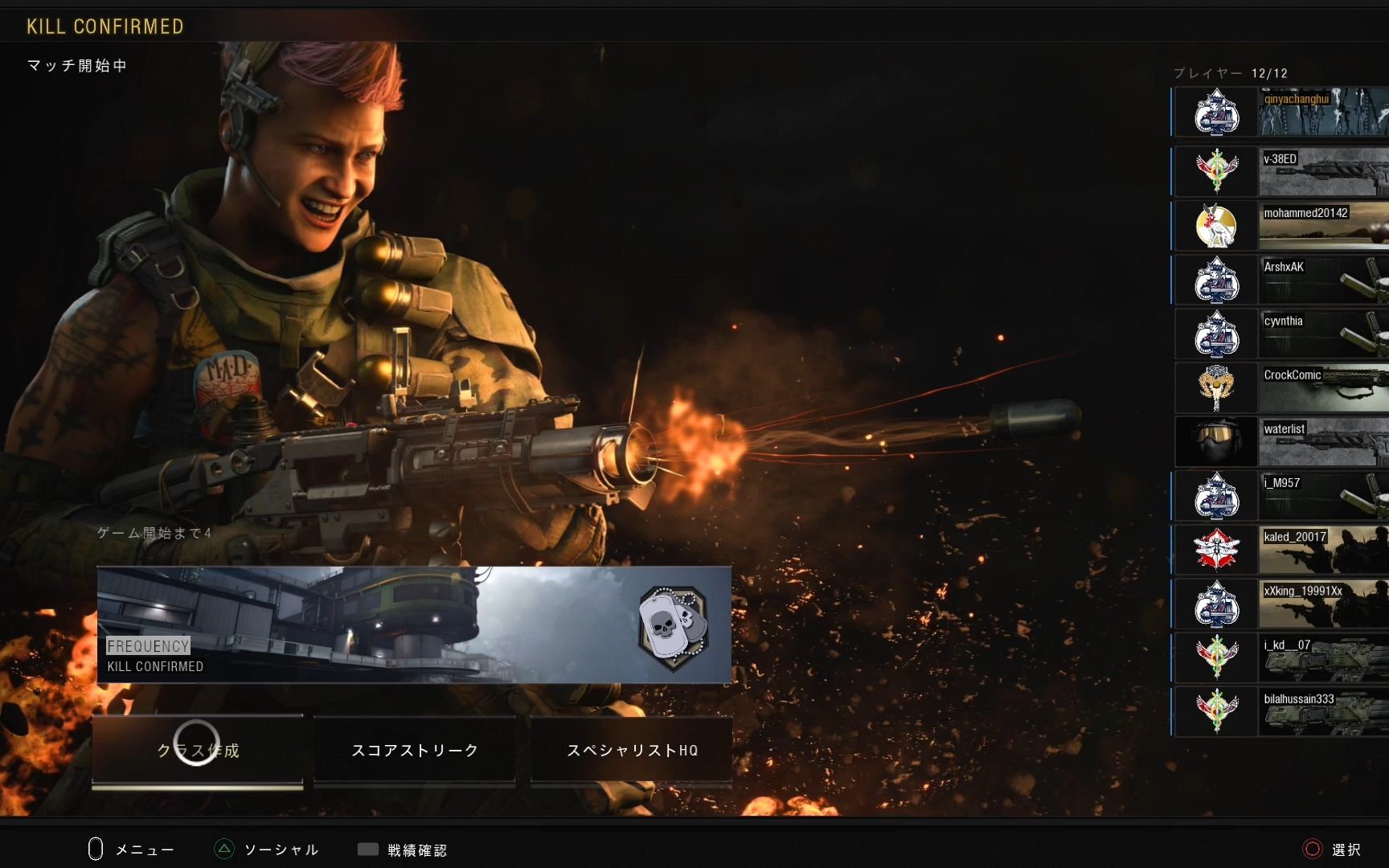Select kaled_20017 in the player list
This screenshot has width=1389, height=868.
pos(1281,549)
